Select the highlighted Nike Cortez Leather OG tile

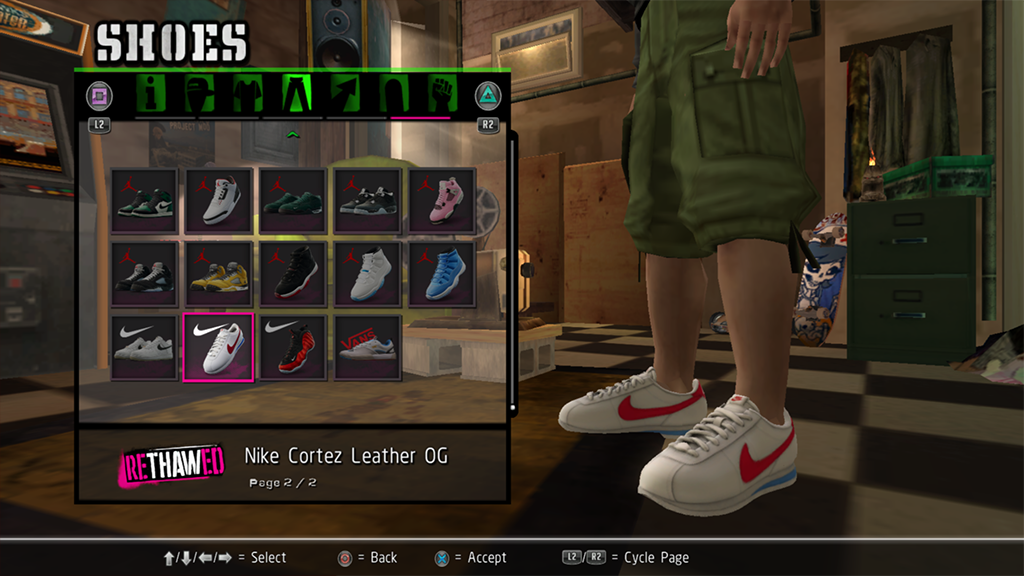(219, 347)
